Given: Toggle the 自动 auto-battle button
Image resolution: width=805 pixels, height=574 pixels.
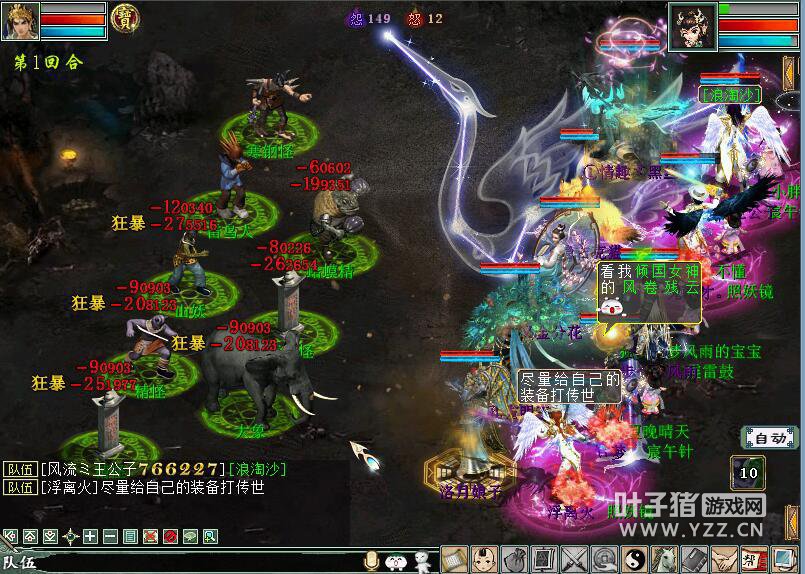Looking at the screenshot, I should coord(769,438).
